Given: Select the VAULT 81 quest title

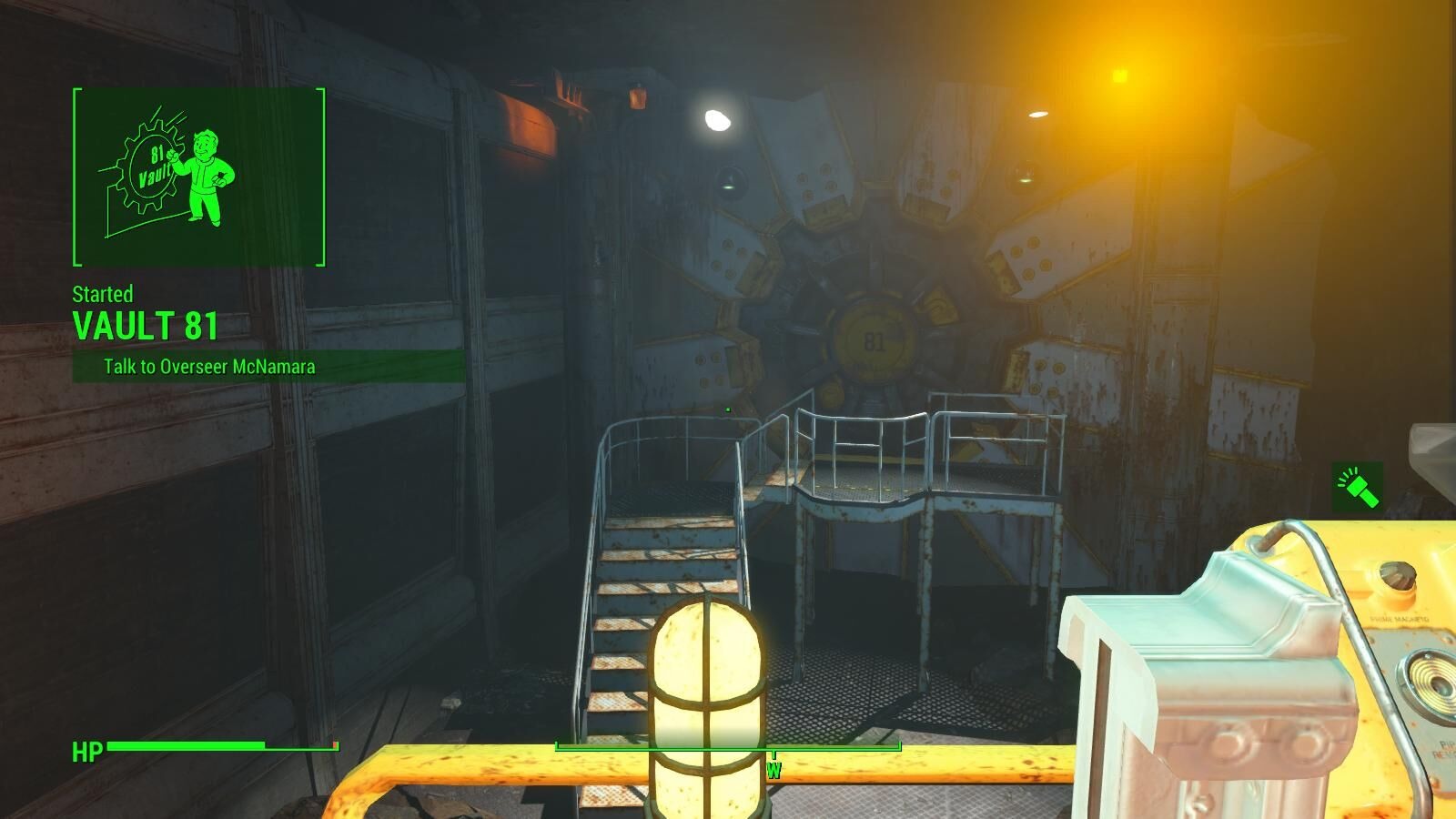Looking at the screenshot, I should tap(146, 325).
